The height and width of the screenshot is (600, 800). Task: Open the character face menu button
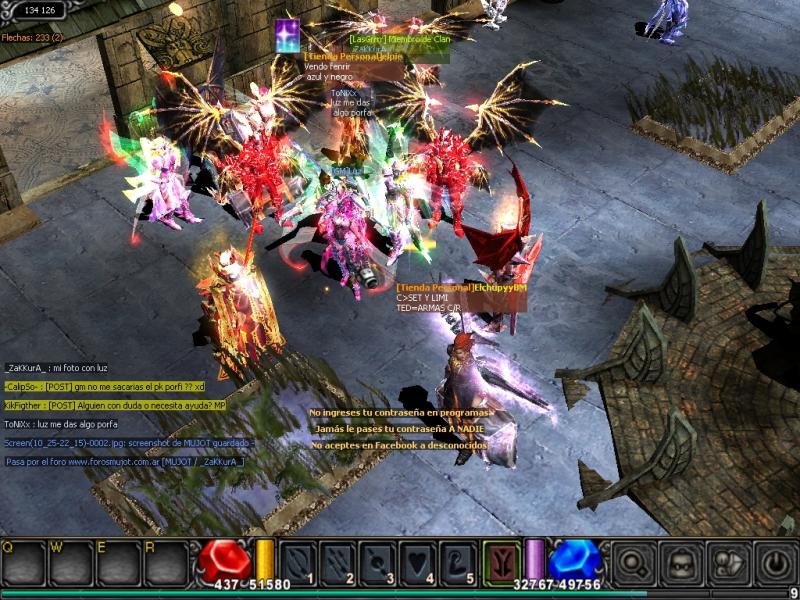click(682, 562)
